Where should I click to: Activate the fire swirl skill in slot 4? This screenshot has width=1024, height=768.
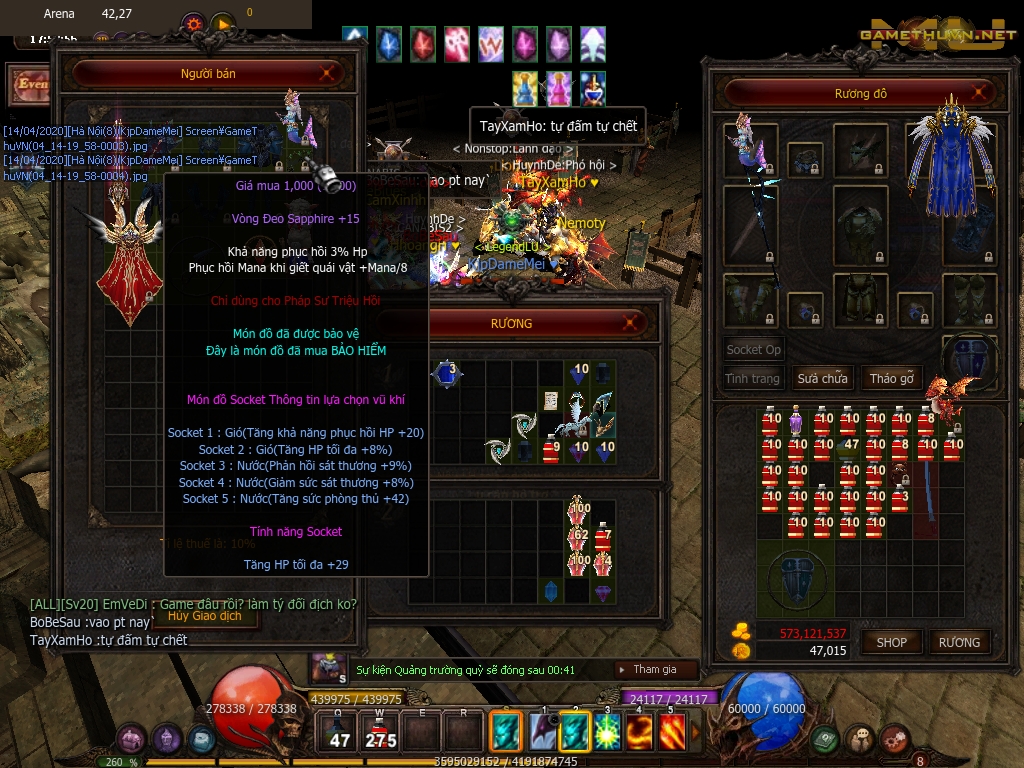(x=639, y=732)
